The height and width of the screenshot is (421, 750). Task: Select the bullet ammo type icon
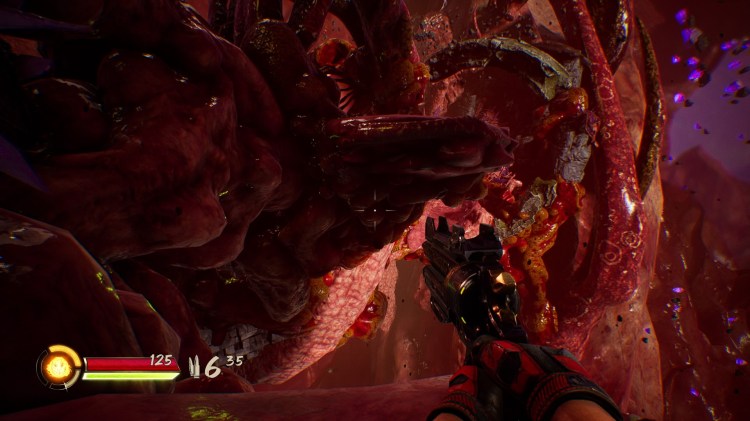pos(193,367)
